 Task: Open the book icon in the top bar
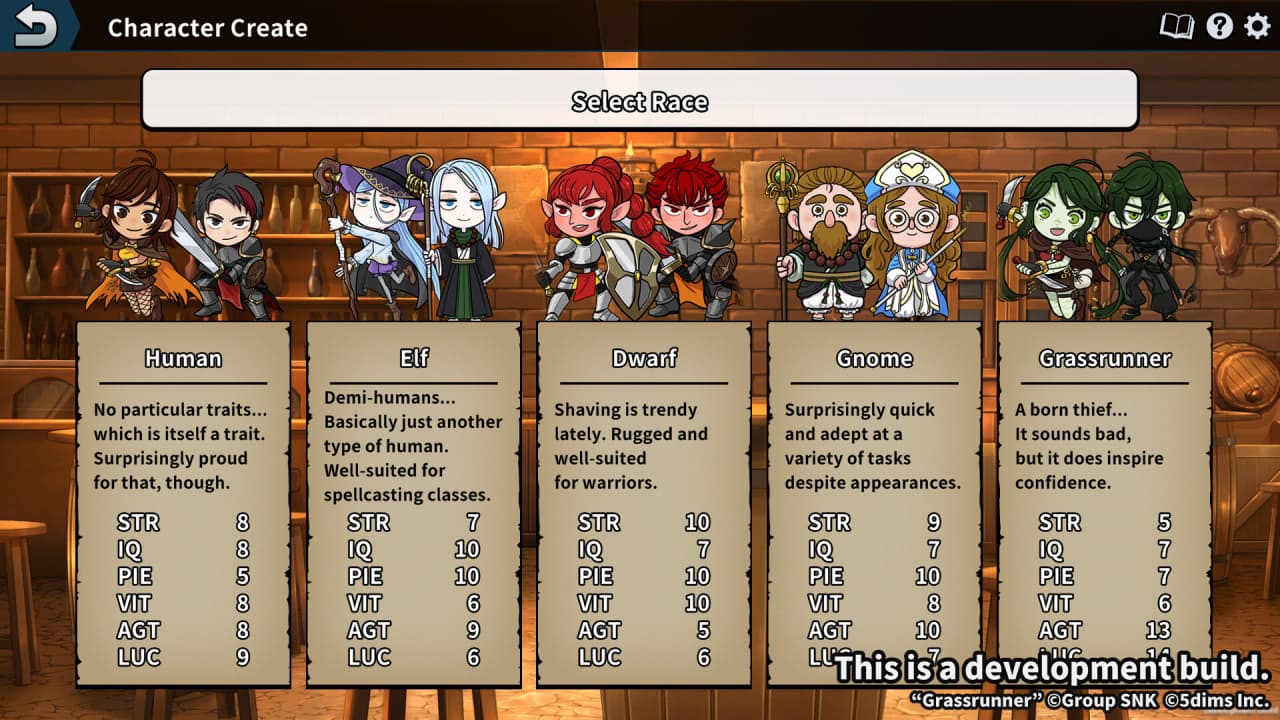[1177, 26]
